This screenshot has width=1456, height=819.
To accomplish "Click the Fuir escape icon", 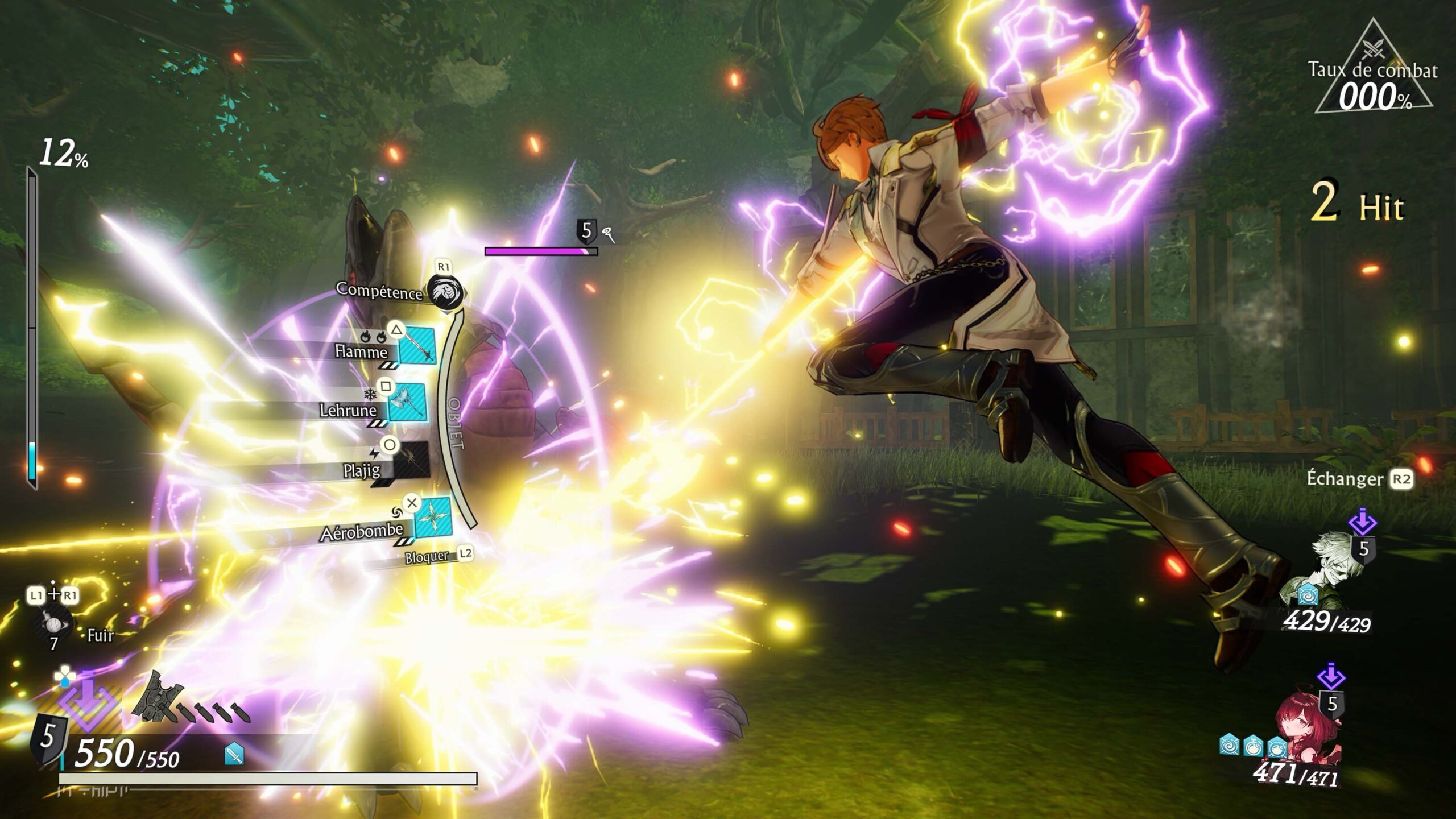I will pos(53,624).
